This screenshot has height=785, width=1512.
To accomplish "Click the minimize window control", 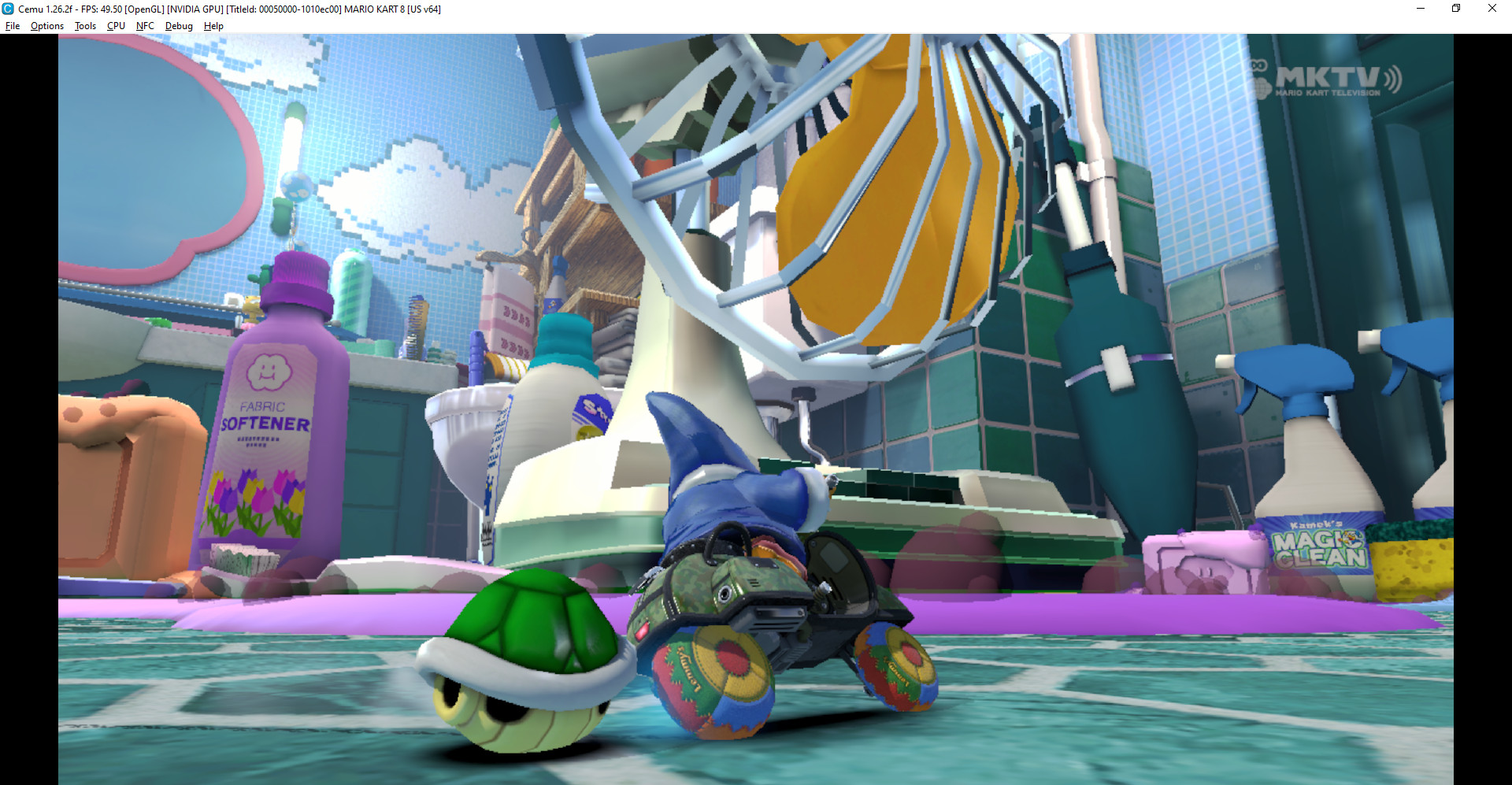I will (1420, 9).
